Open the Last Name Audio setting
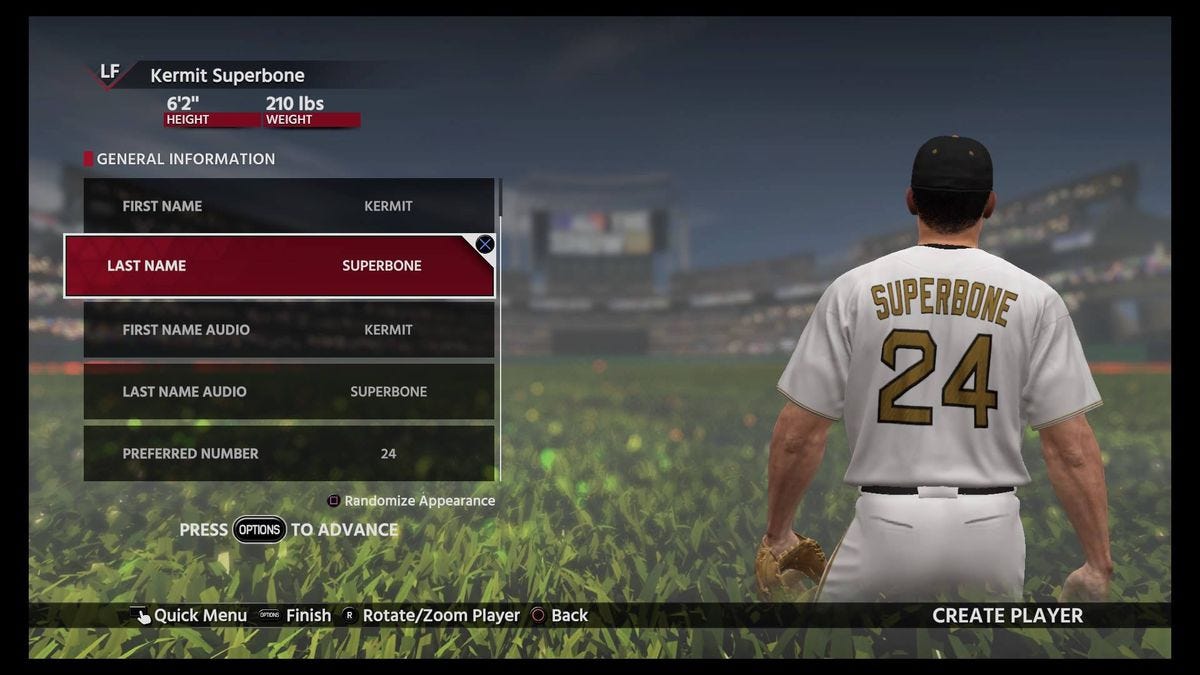Viewport: 1200px width, 675px height. [x=288, y=392]
